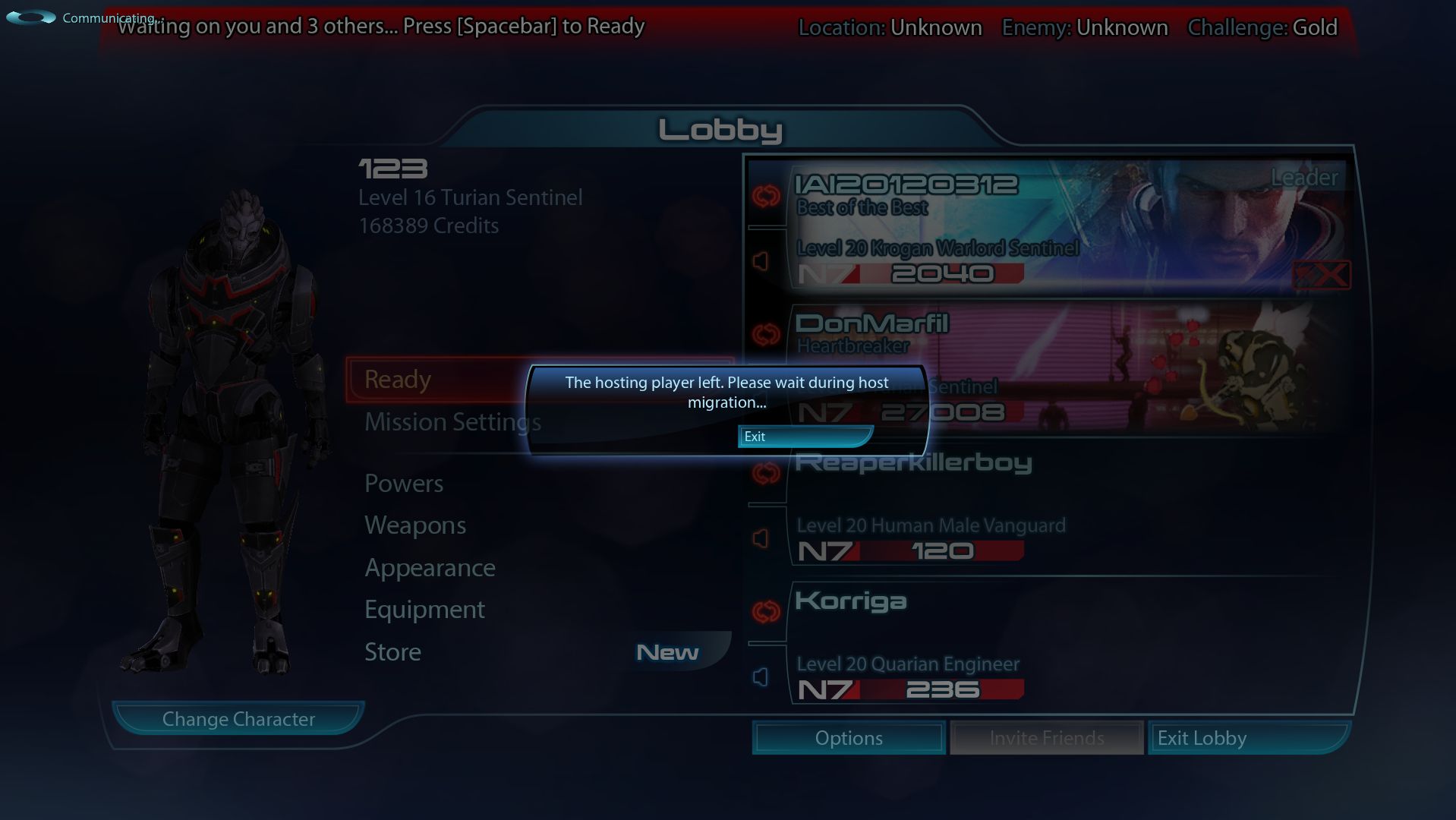Open Mission Settings

pyautogui.click(x=452, y=421)
